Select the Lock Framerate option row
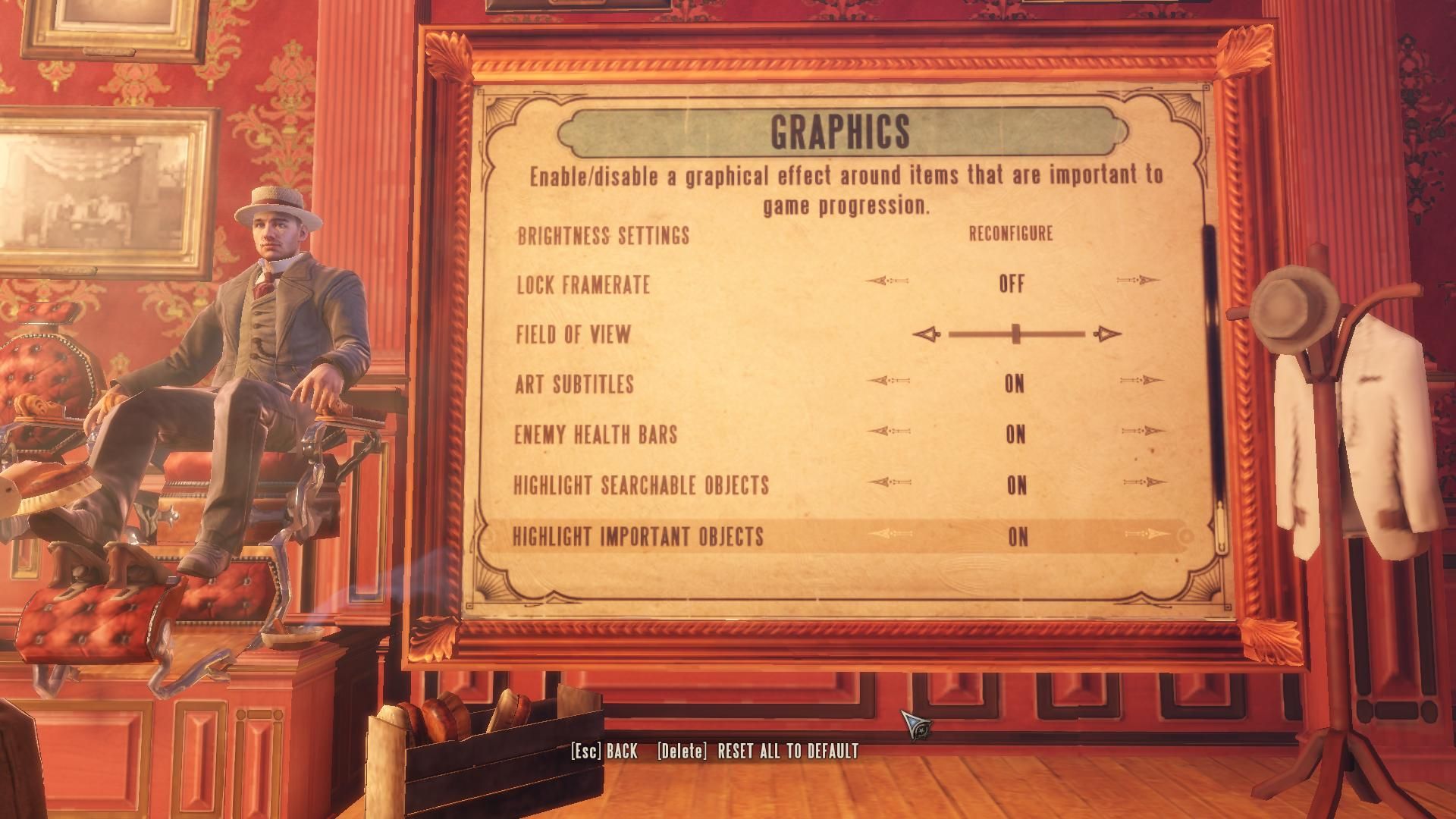This screenshot has height=819, width=1456. tap(583, 284)
